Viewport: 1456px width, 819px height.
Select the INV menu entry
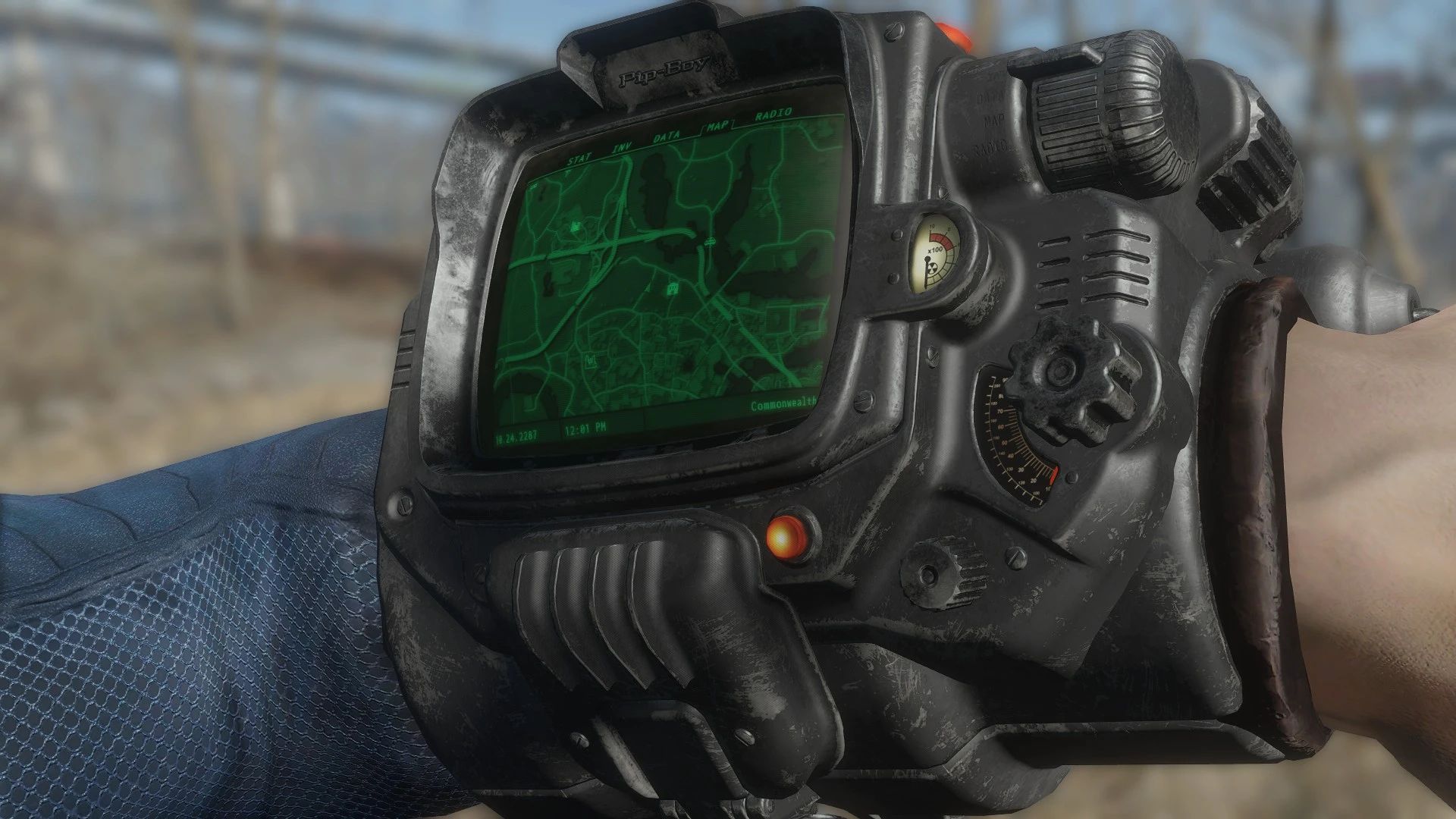coord(622,147)
